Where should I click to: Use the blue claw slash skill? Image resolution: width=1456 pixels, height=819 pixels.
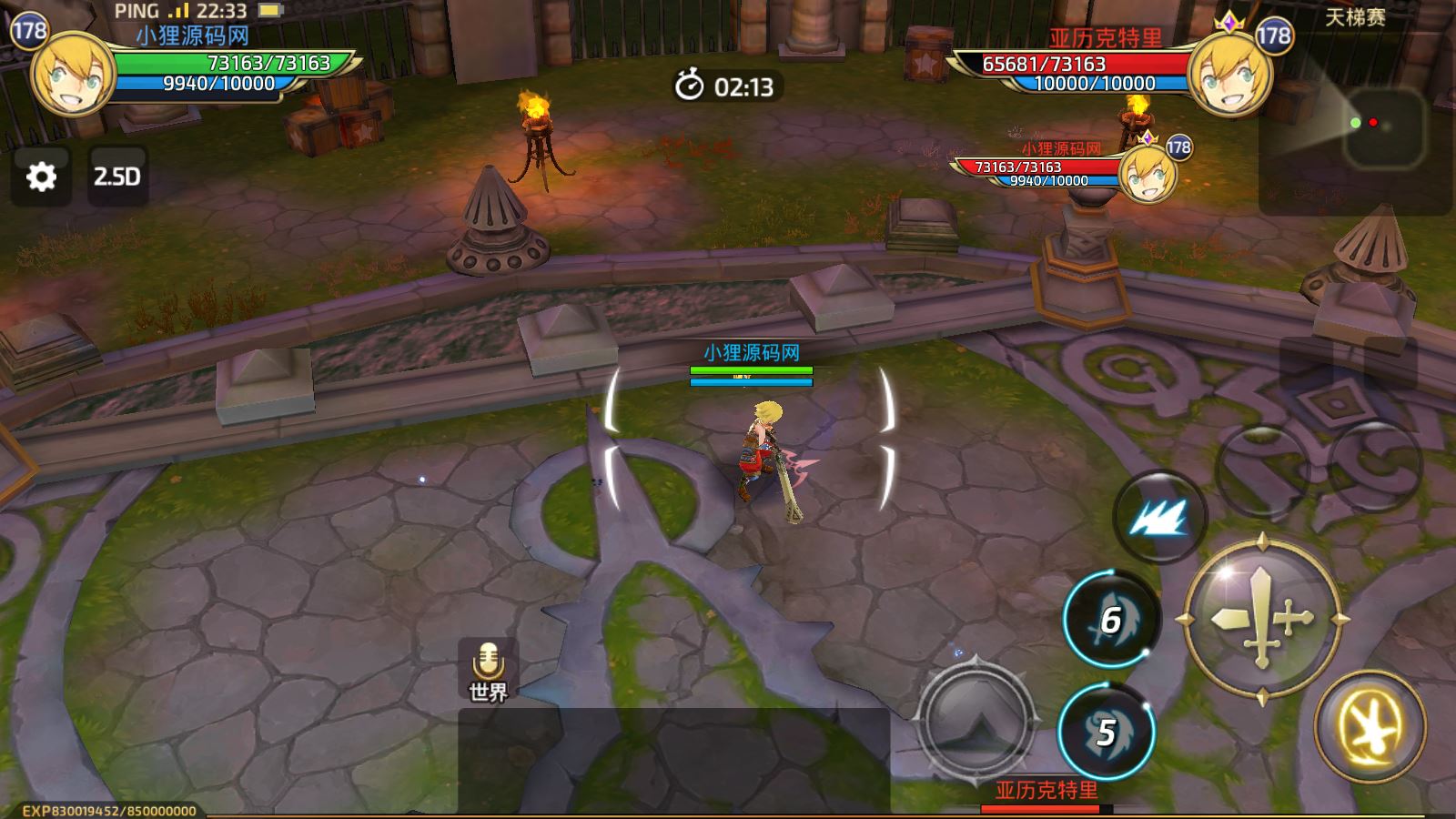tap(1158, 518)
